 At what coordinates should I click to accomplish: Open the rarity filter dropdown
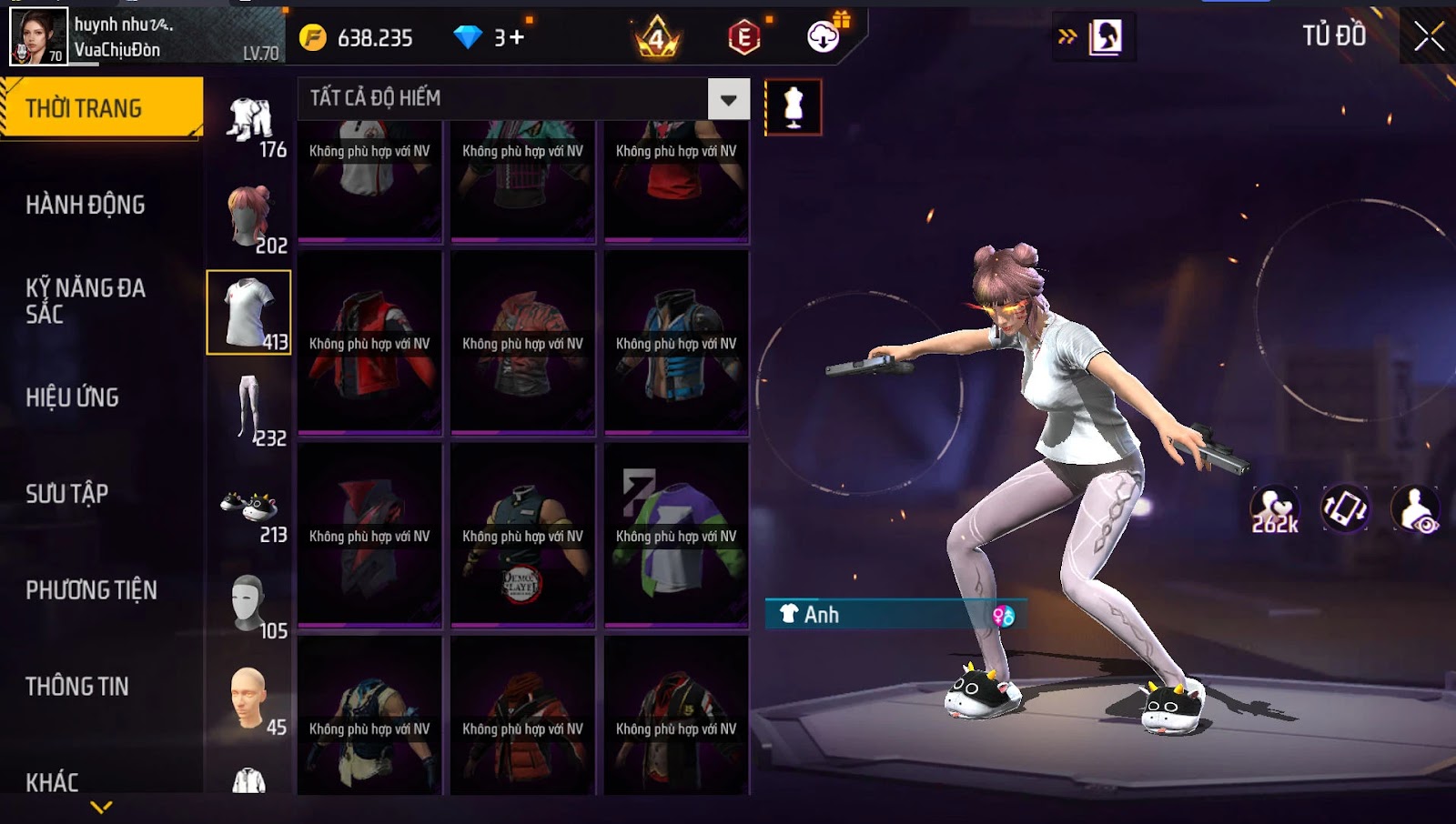coord(728,99)
